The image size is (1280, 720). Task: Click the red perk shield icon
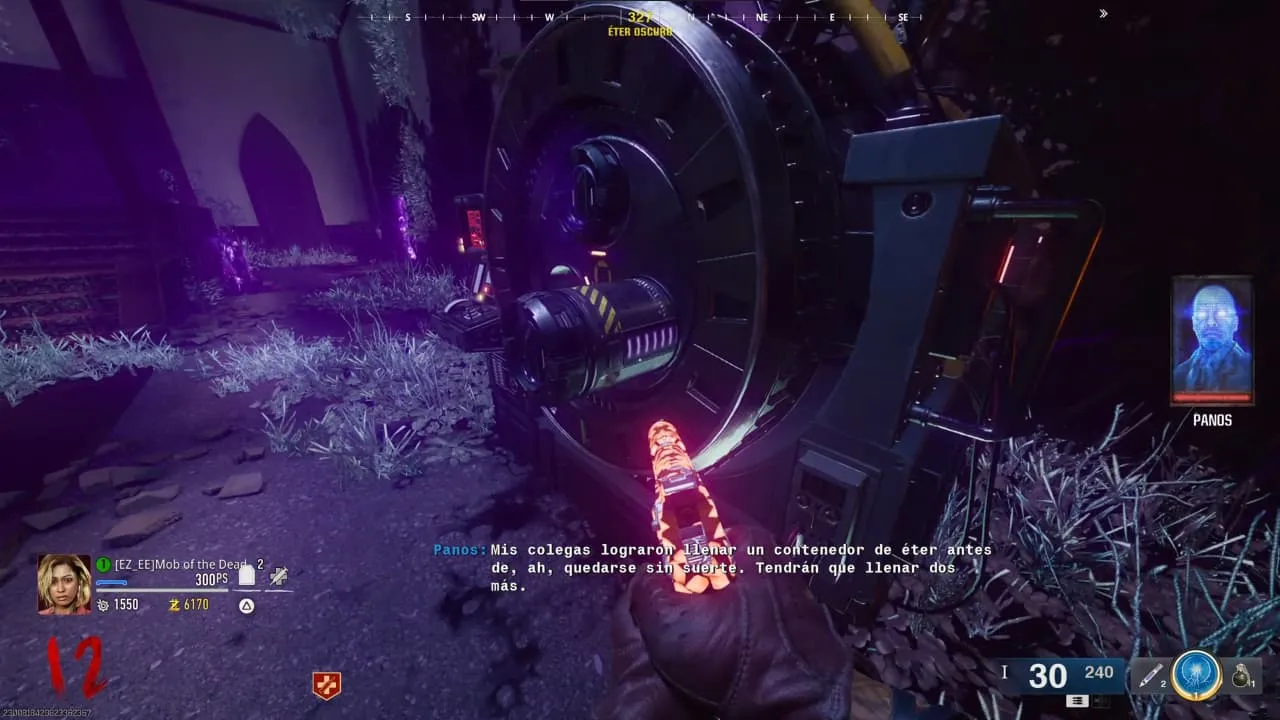[327, 685]
